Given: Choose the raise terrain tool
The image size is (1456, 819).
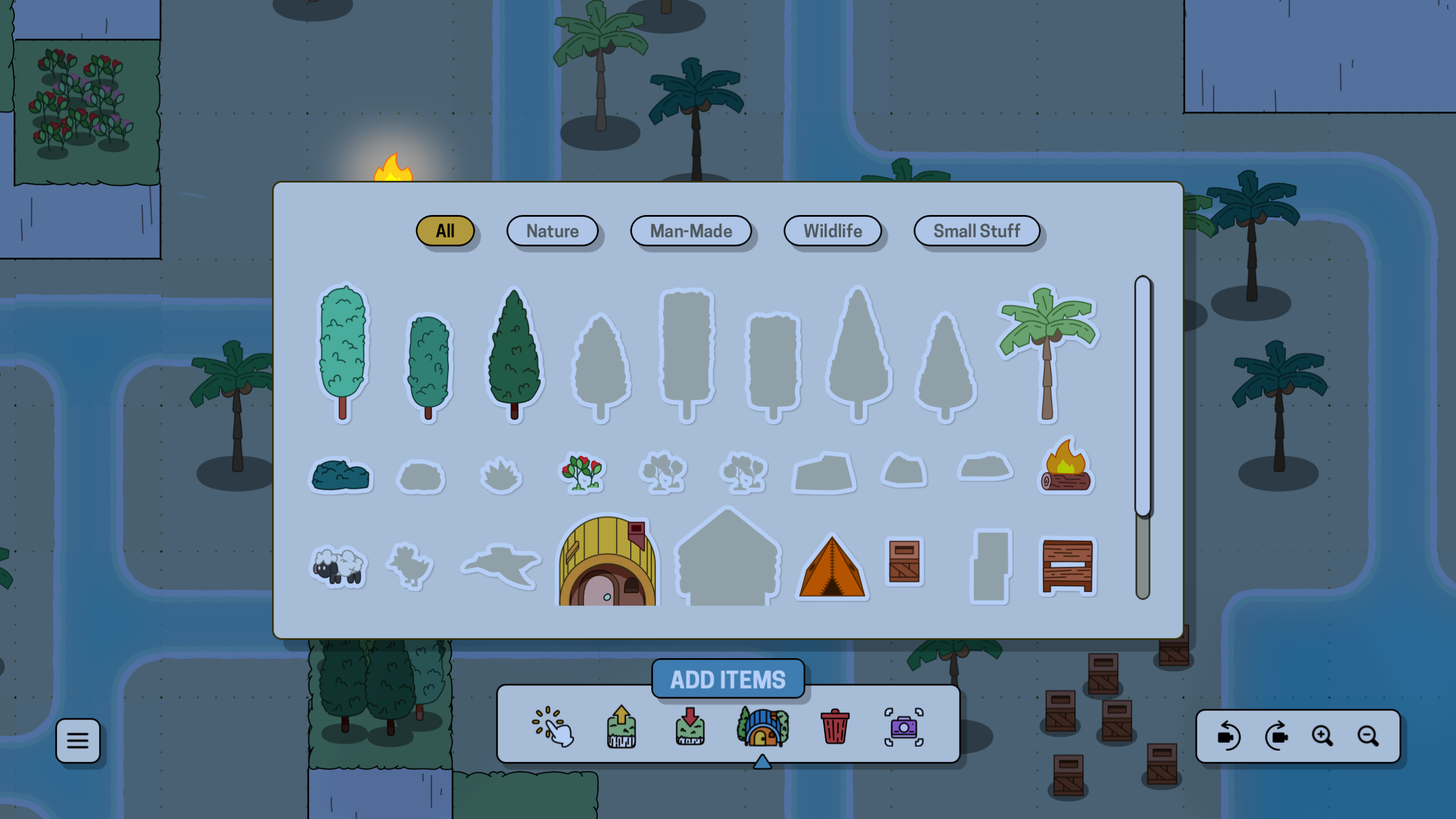Looking at the screenshot, I should coord(621,726).
